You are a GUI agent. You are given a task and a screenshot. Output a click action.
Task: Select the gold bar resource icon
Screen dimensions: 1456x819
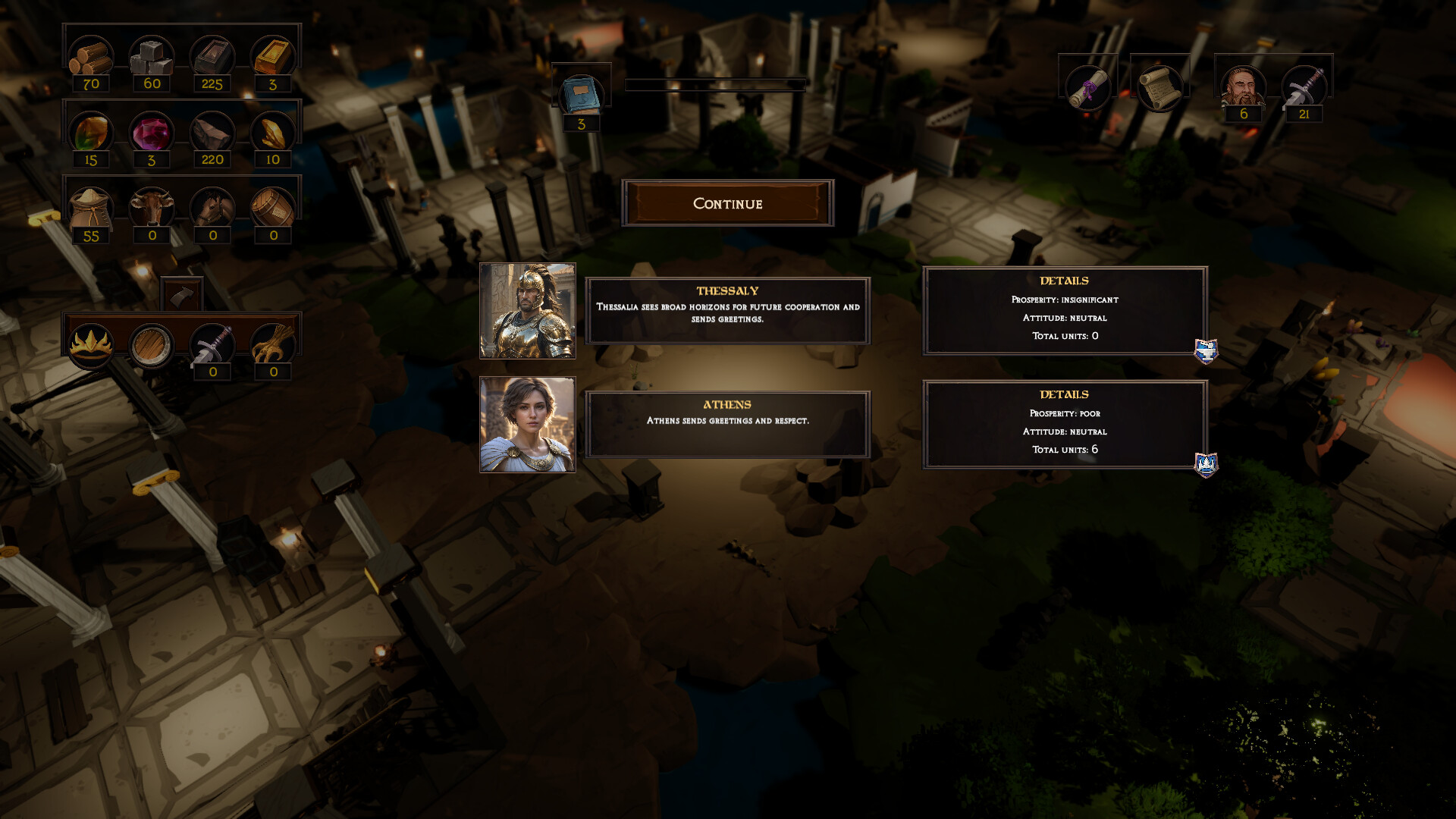(273, 57)
